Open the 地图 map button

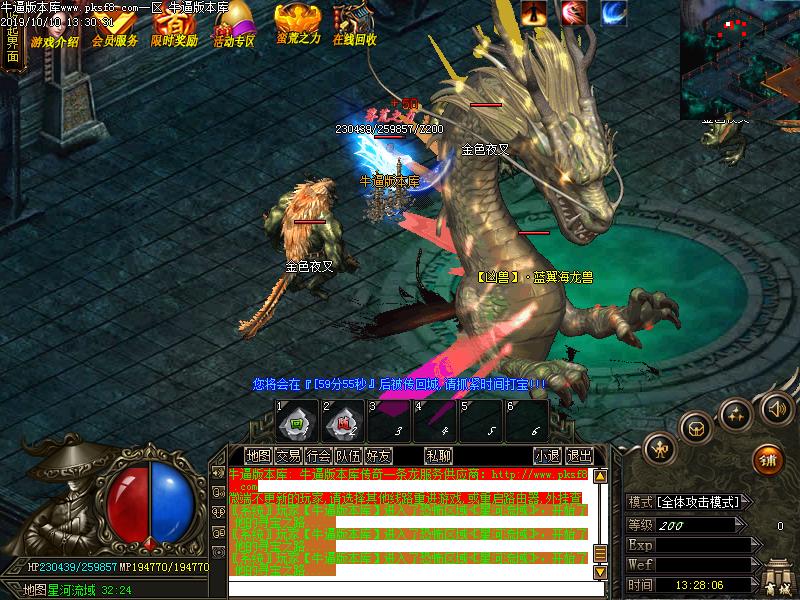(259, 456)
